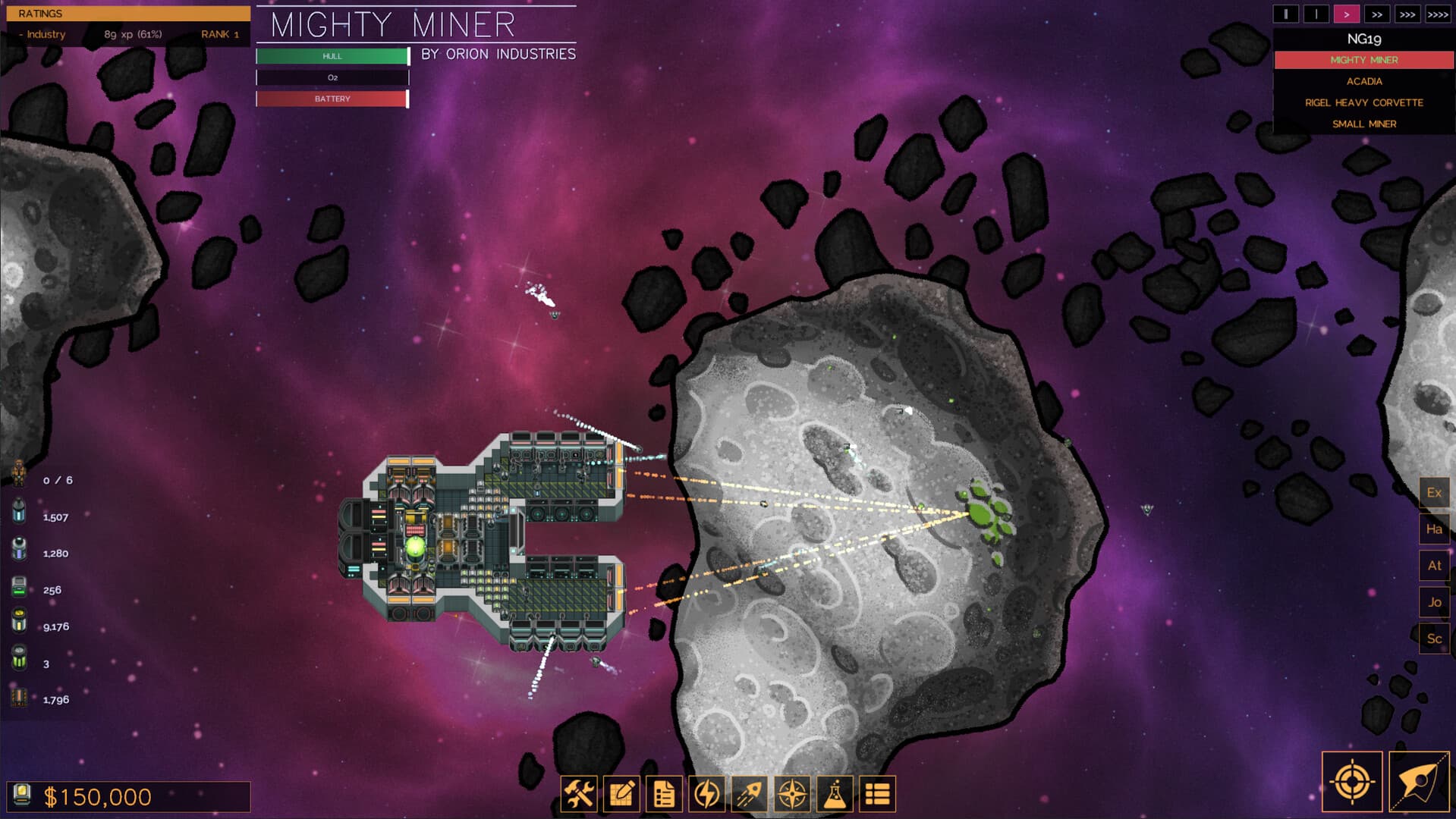Open the Sc panel tab on the right edge
The image size is (1456, 819).
point(1434,639)
